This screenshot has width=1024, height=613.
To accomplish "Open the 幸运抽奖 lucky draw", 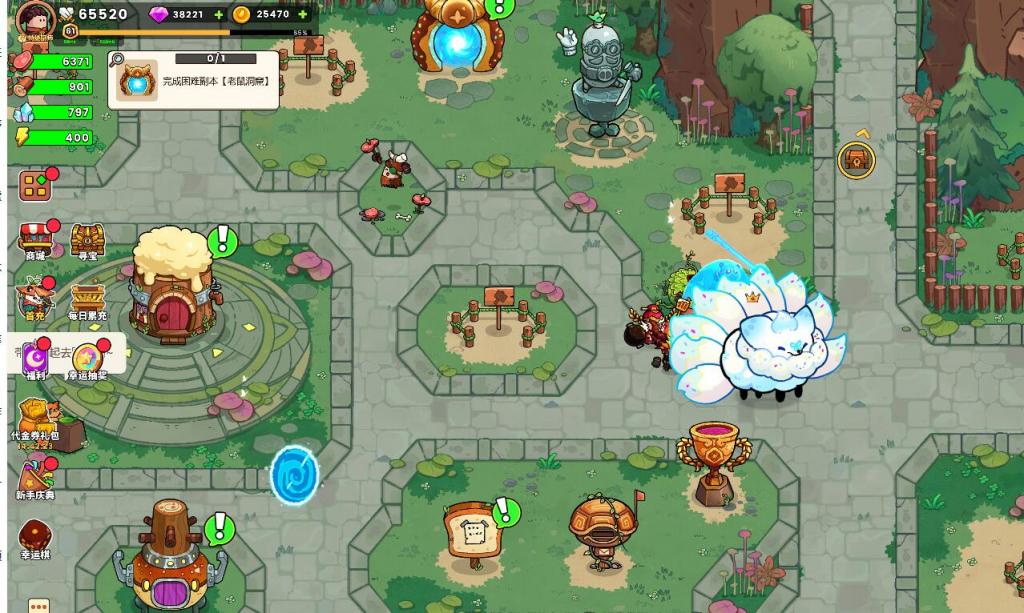I will click(87, 358).
